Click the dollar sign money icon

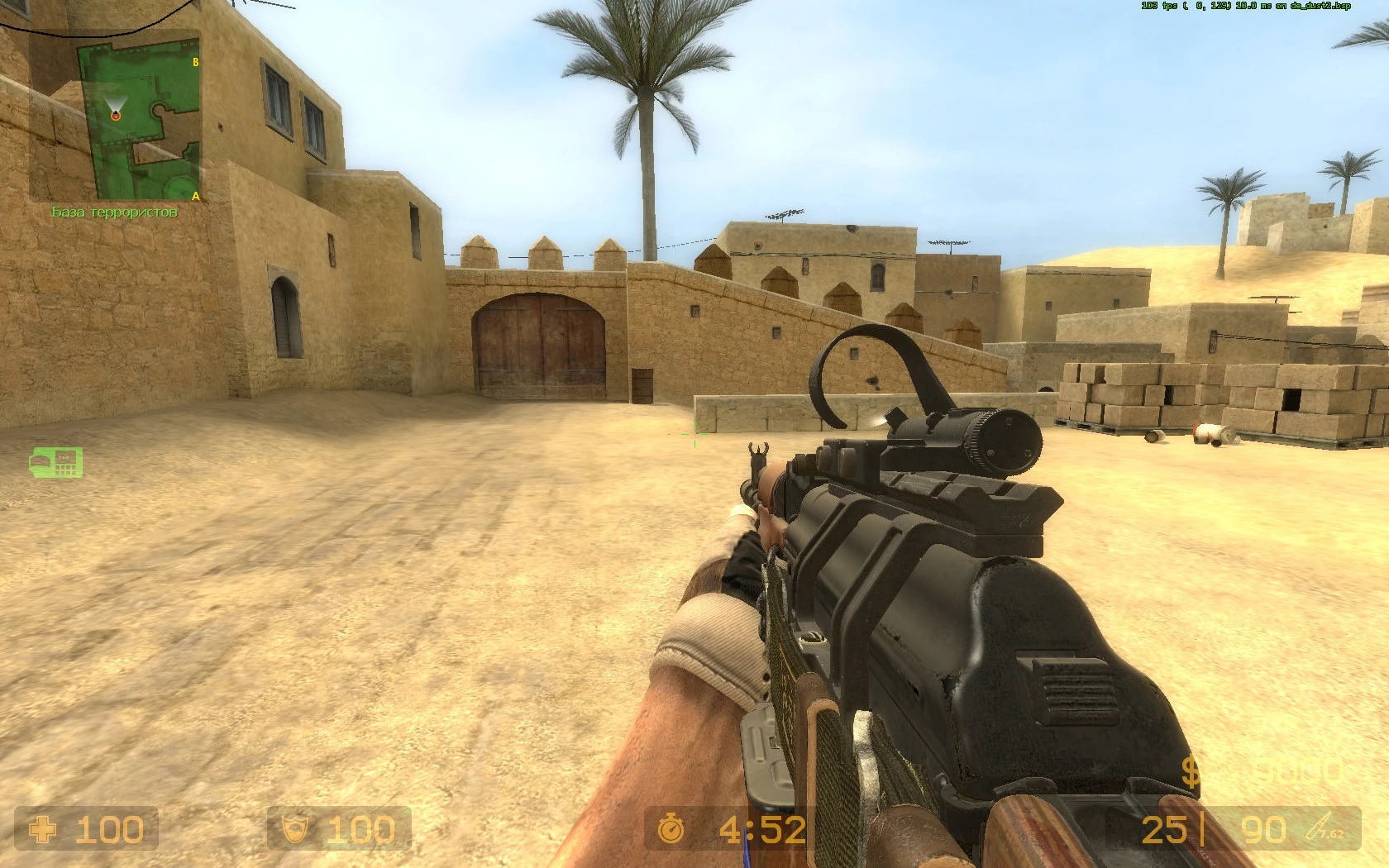point(1191,770)
